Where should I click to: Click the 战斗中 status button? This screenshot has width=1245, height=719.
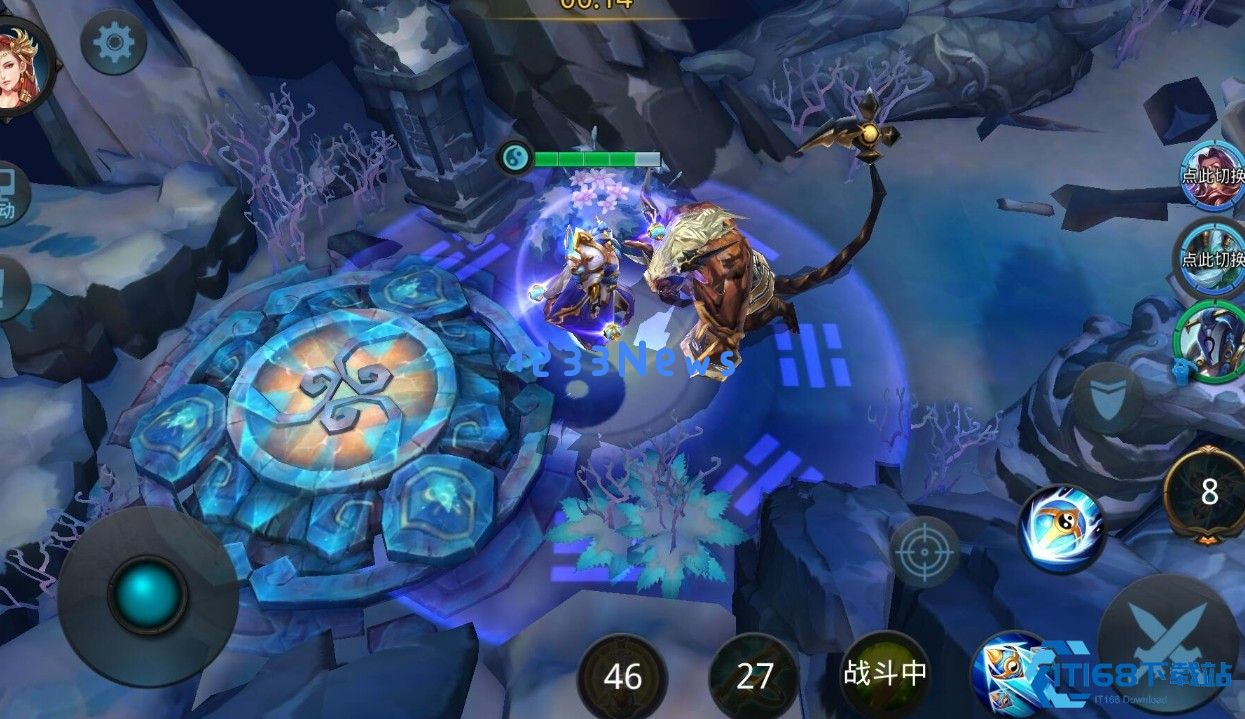point(884,674)
